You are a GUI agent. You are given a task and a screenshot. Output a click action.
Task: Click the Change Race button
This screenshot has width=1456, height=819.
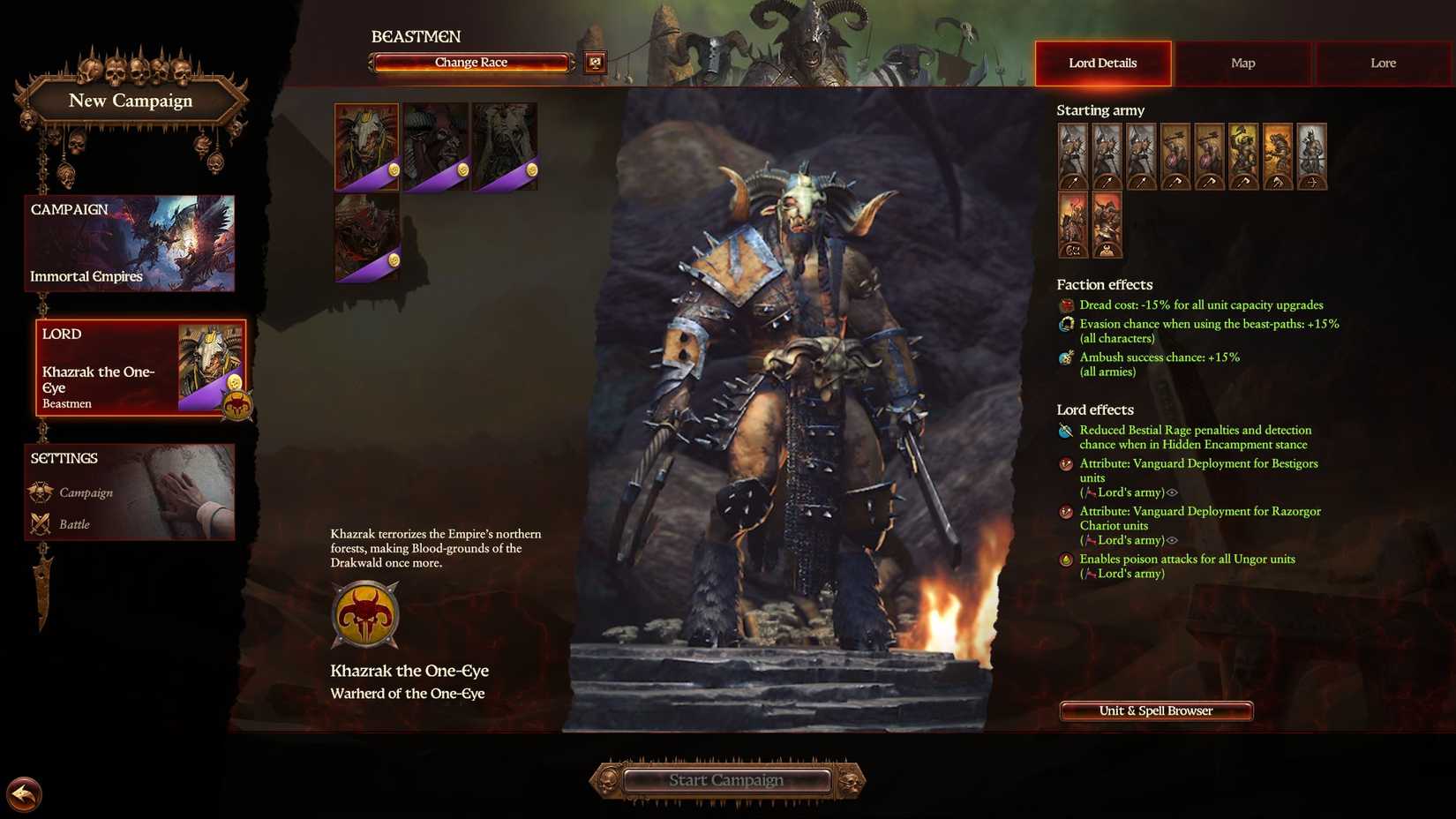[x=470, y=62]
